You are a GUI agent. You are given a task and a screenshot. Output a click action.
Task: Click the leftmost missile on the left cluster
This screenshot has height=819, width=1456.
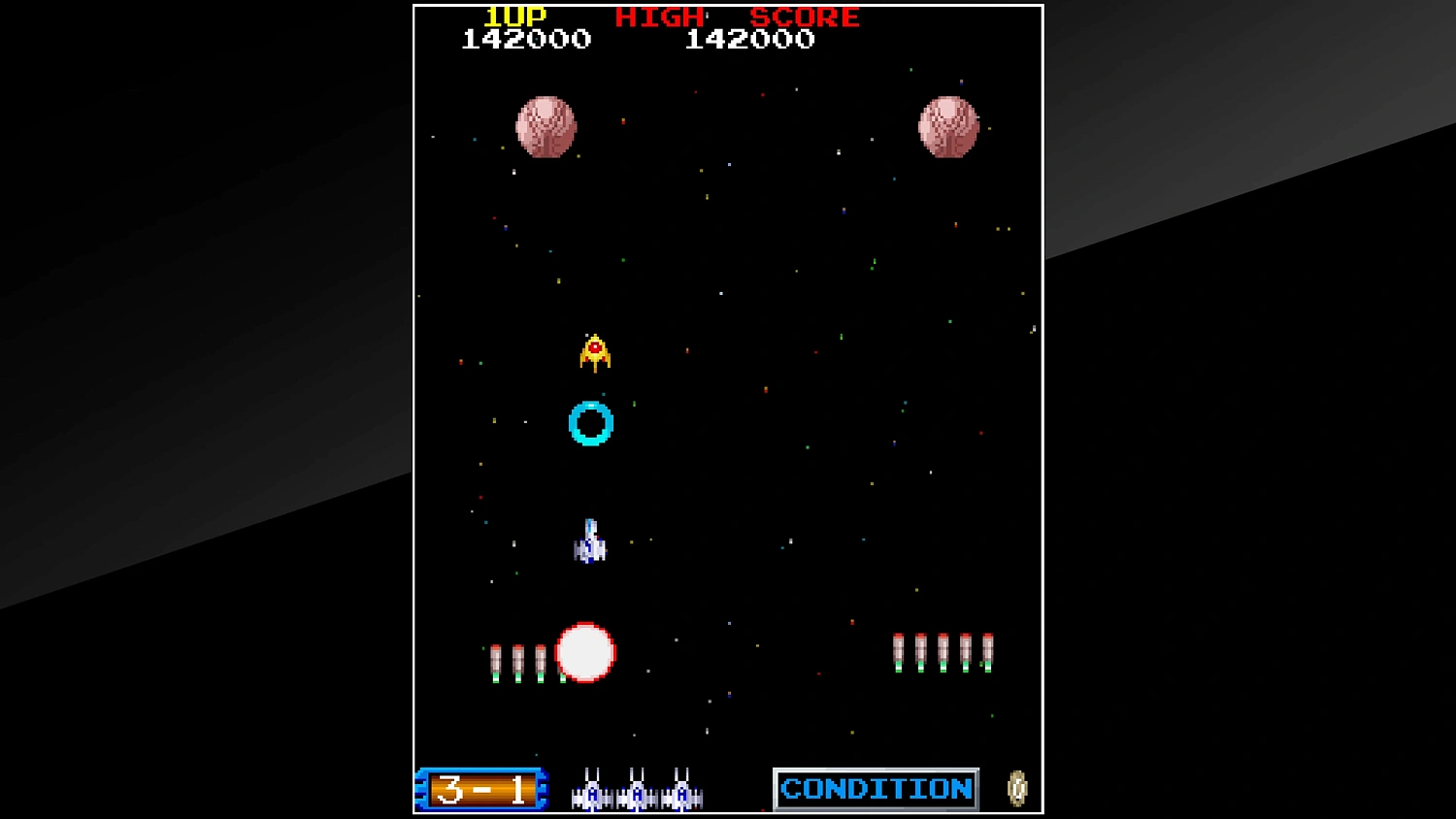[498, 658]
